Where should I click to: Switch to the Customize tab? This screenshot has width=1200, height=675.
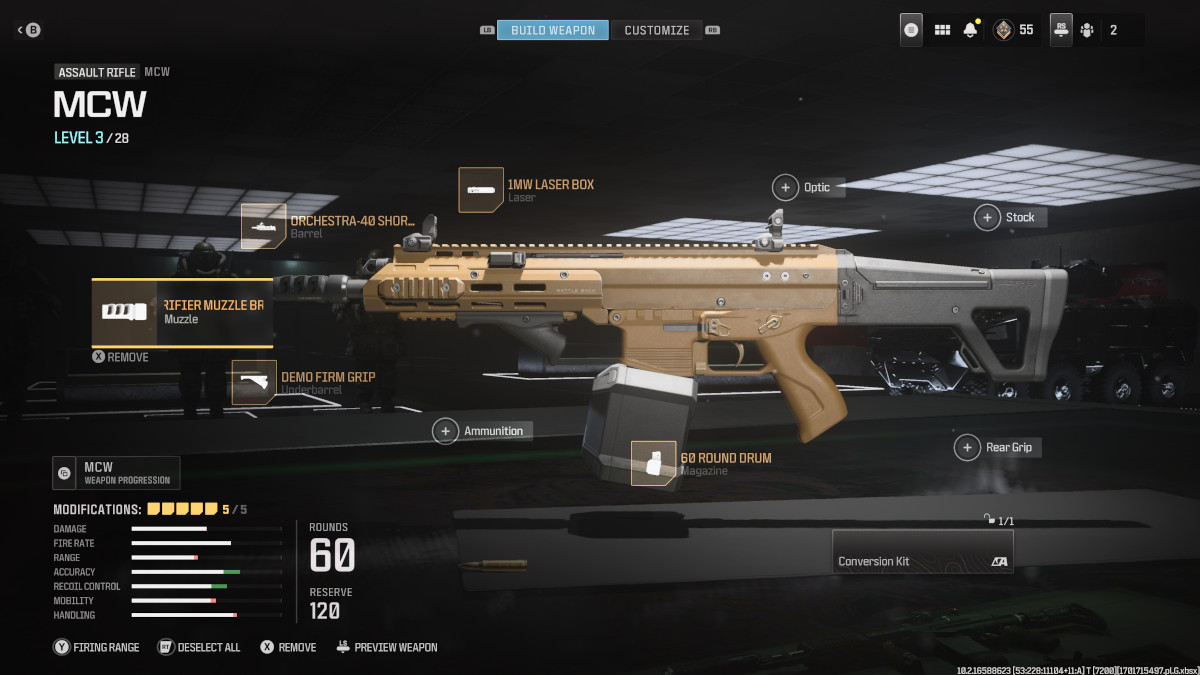click(656, 30)
